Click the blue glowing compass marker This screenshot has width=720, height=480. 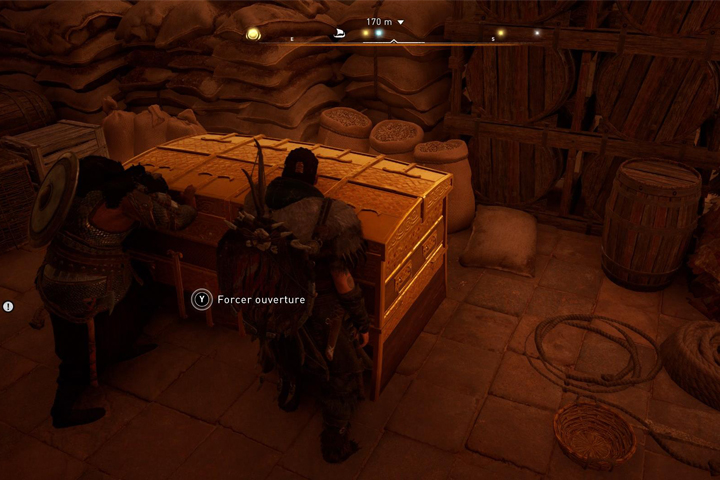tap(379, 33)
